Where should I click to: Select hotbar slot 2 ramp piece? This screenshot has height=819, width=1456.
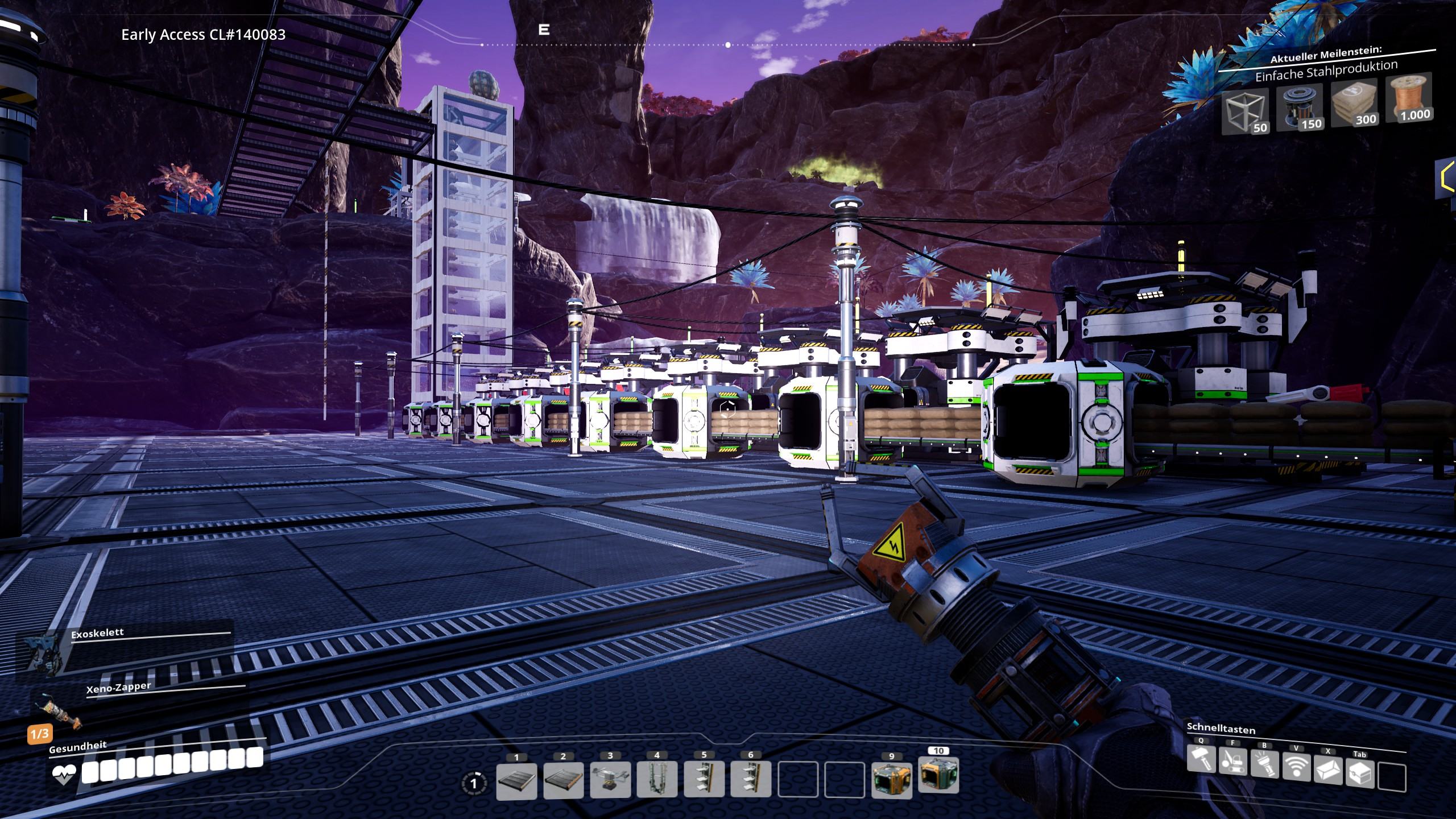coord(563,780)
